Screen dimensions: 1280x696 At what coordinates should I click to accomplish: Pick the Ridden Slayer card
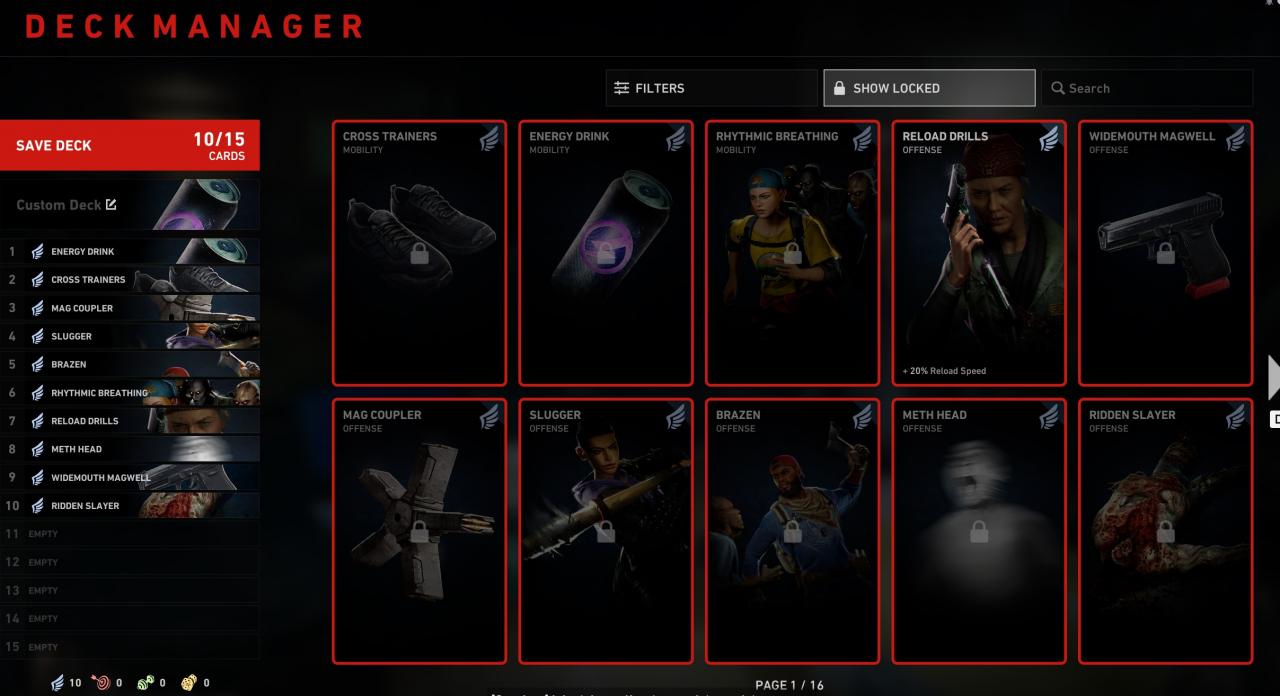coord(1165,531)
